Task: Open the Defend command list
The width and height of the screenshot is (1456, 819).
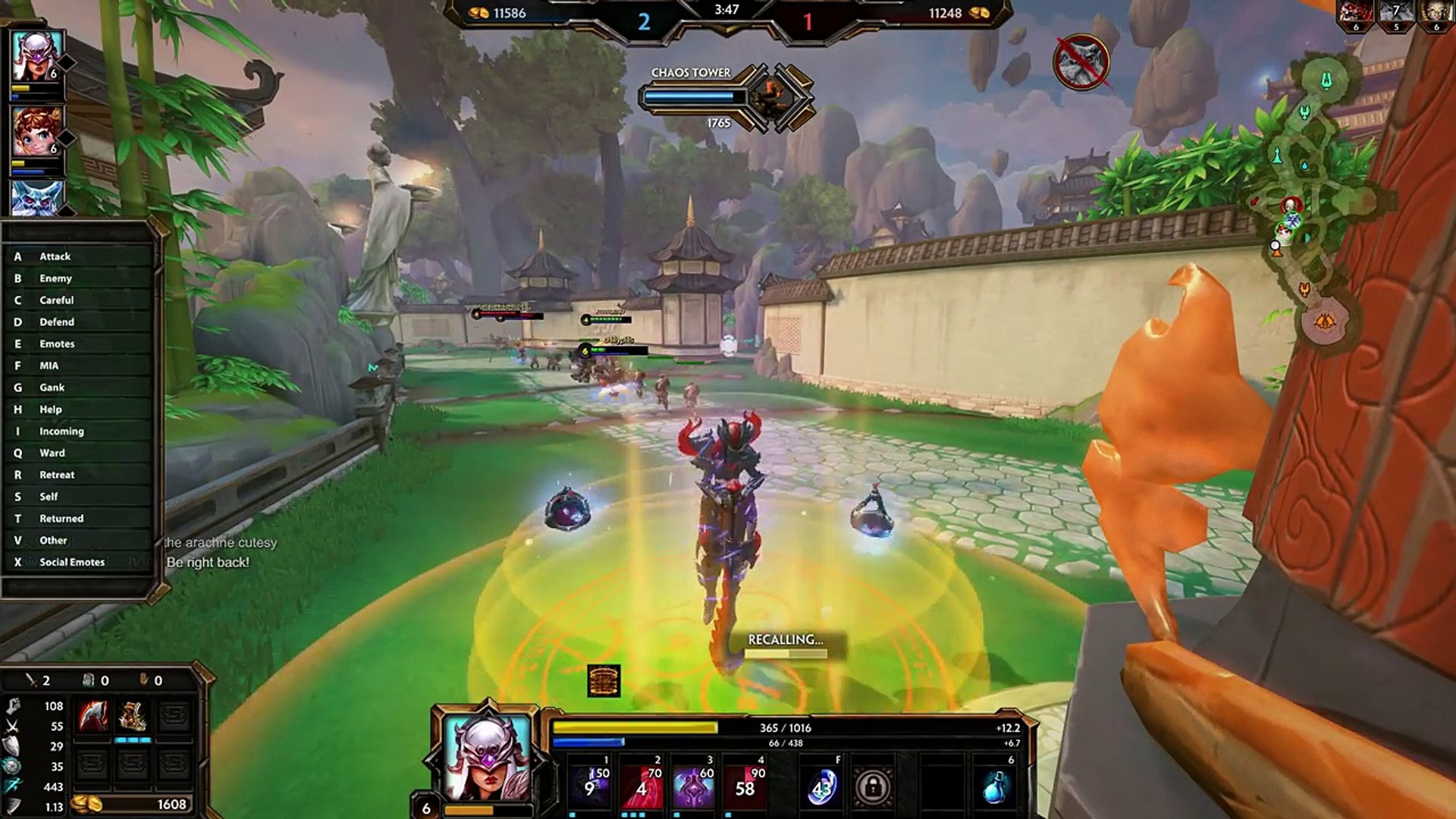Action: coord(57,322)
